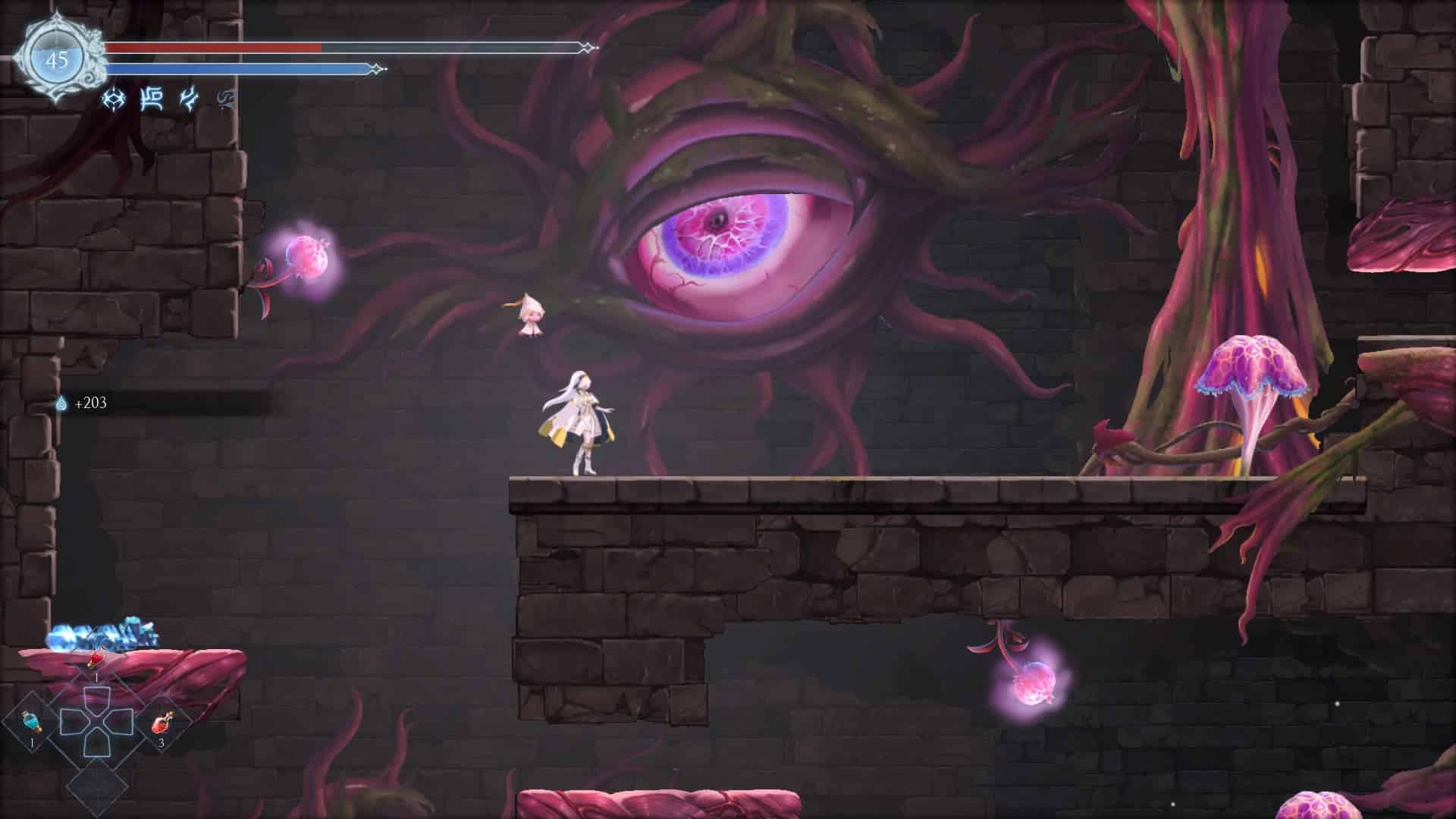Select the third spirit skill rune icon
Viewport: 1456px width, 819px height.
(187, 99)
